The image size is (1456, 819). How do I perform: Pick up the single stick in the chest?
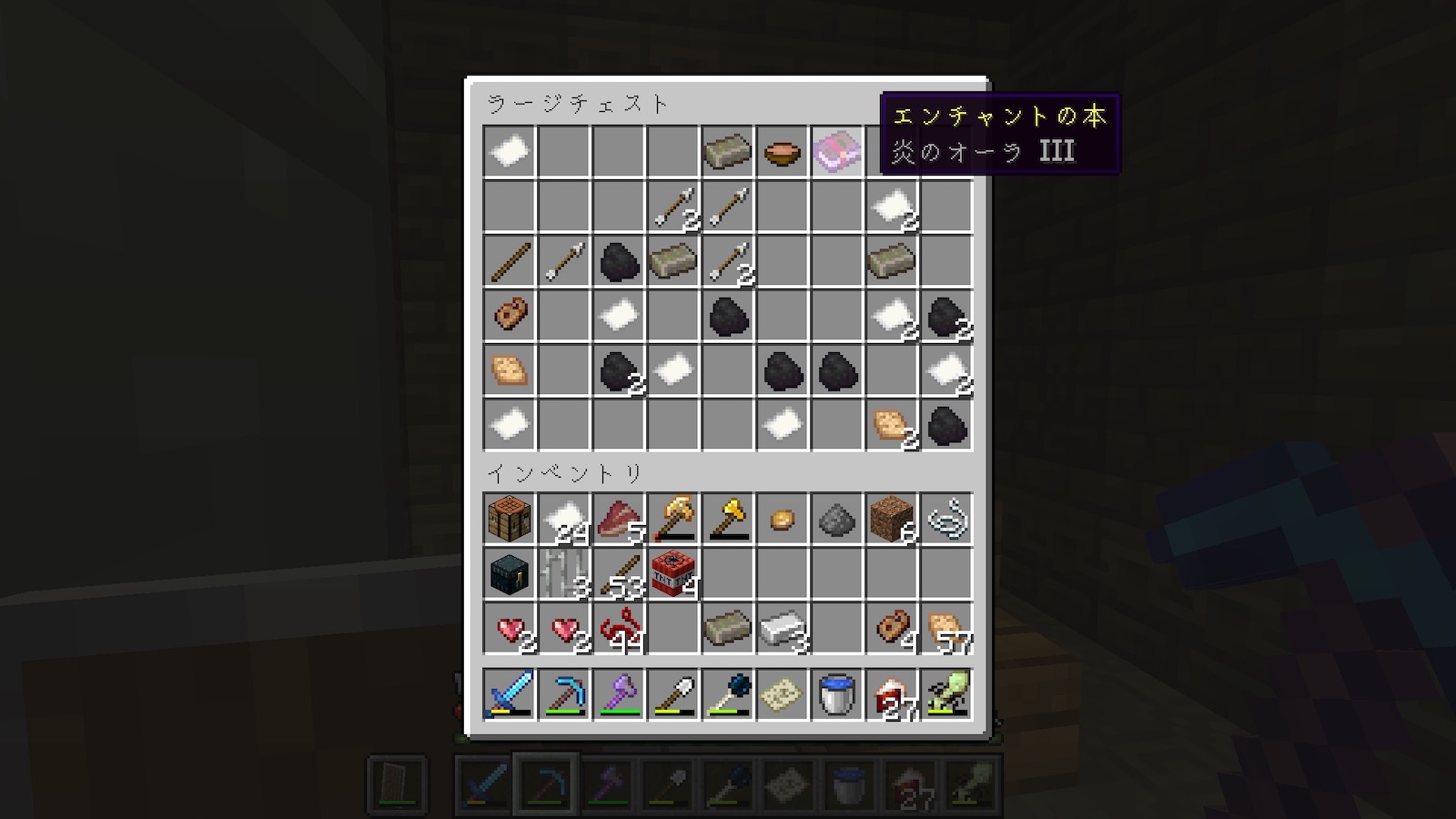coord(509,260)
